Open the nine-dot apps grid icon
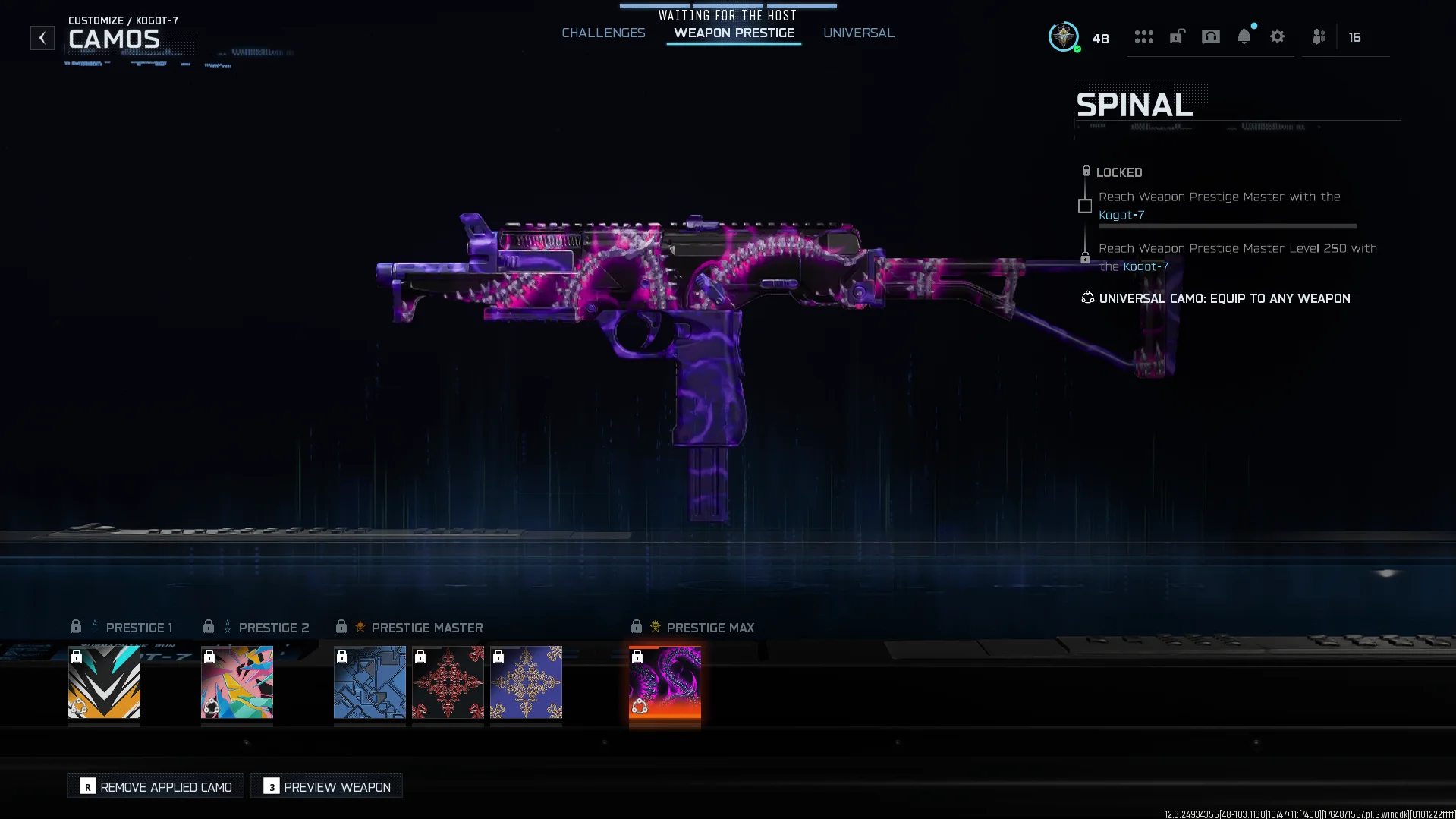Image resolution: width=1456 pixels, height=819 pixels. [1144, 36]
